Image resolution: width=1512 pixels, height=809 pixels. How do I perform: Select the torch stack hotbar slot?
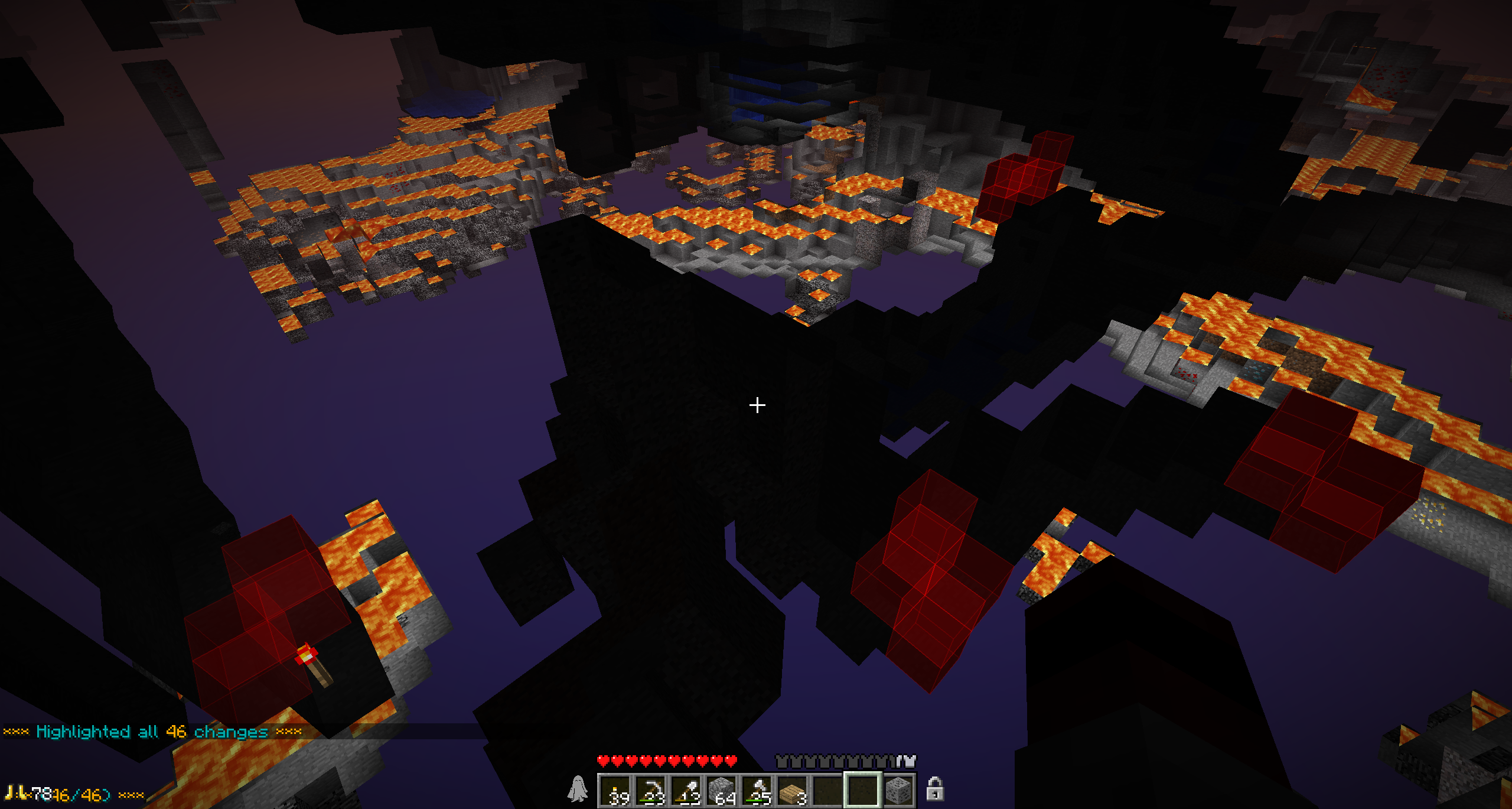616,790
